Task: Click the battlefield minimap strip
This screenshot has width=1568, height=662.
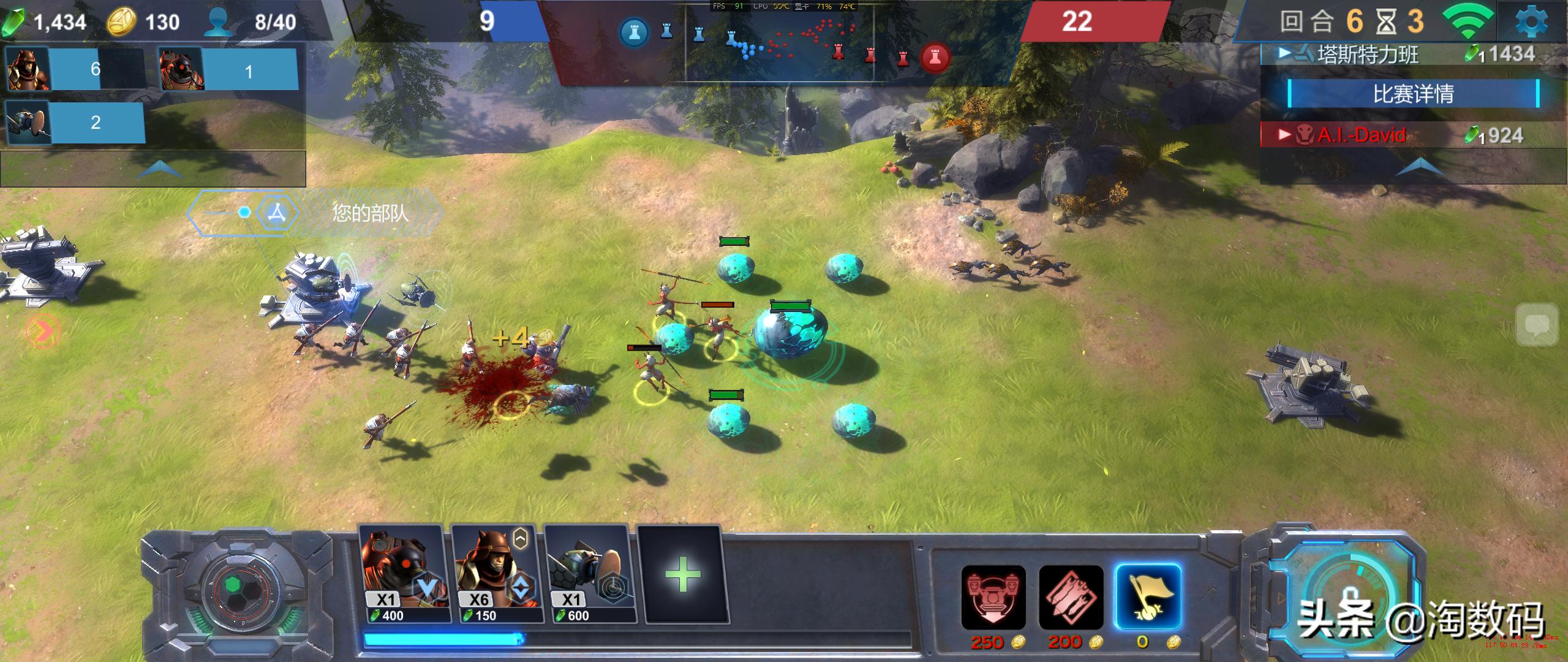Action: point(779,43)
